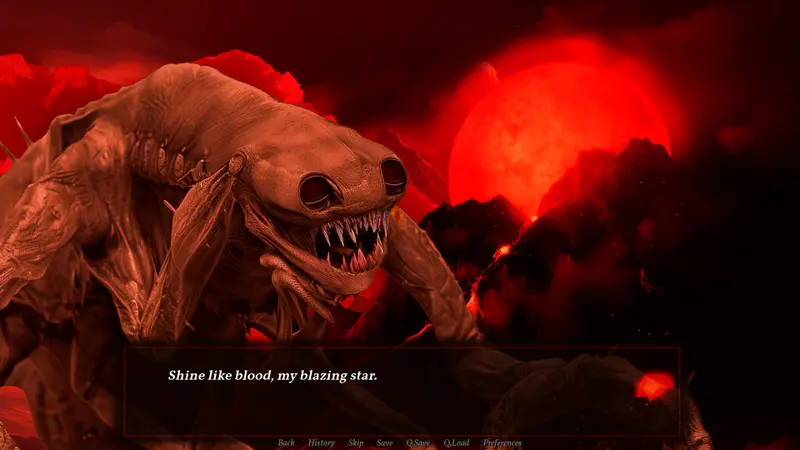Go back one line with Back

tap(286, 442)
